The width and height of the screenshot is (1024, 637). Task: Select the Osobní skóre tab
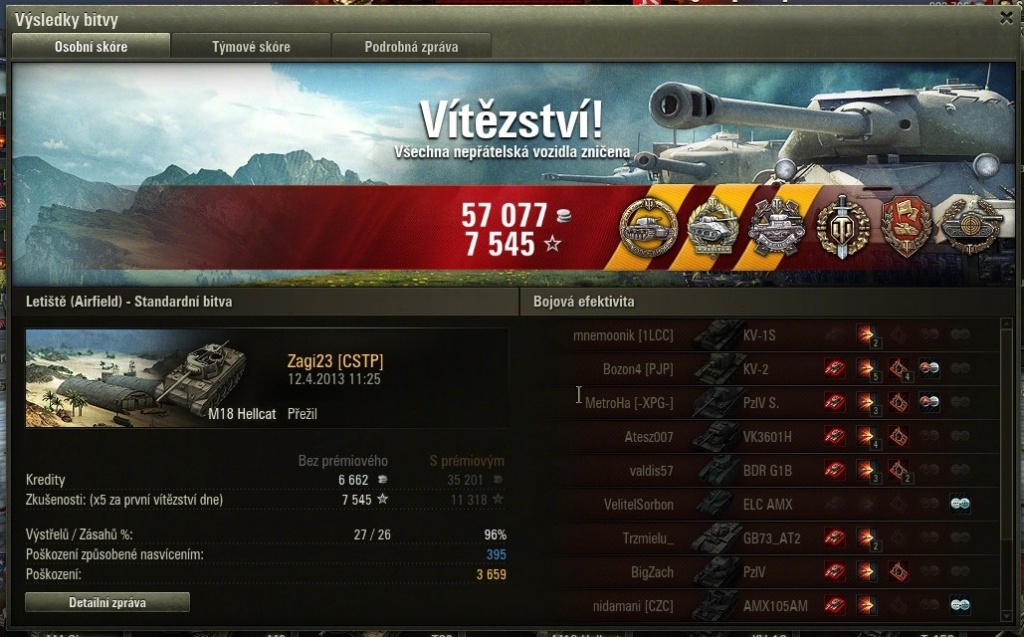coord(91,46)
